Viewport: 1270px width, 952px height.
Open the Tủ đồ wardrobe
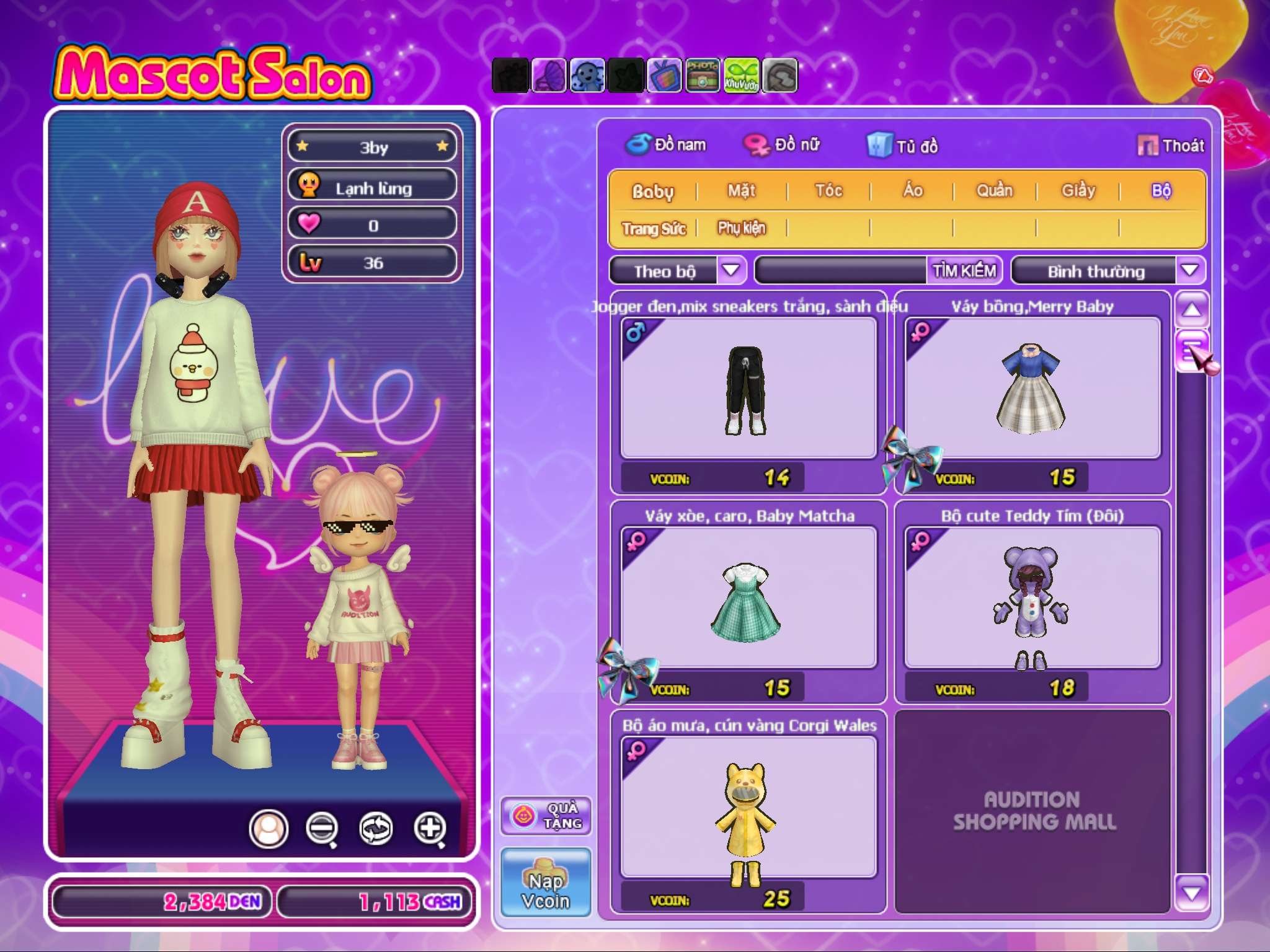[x=903, y=146]
